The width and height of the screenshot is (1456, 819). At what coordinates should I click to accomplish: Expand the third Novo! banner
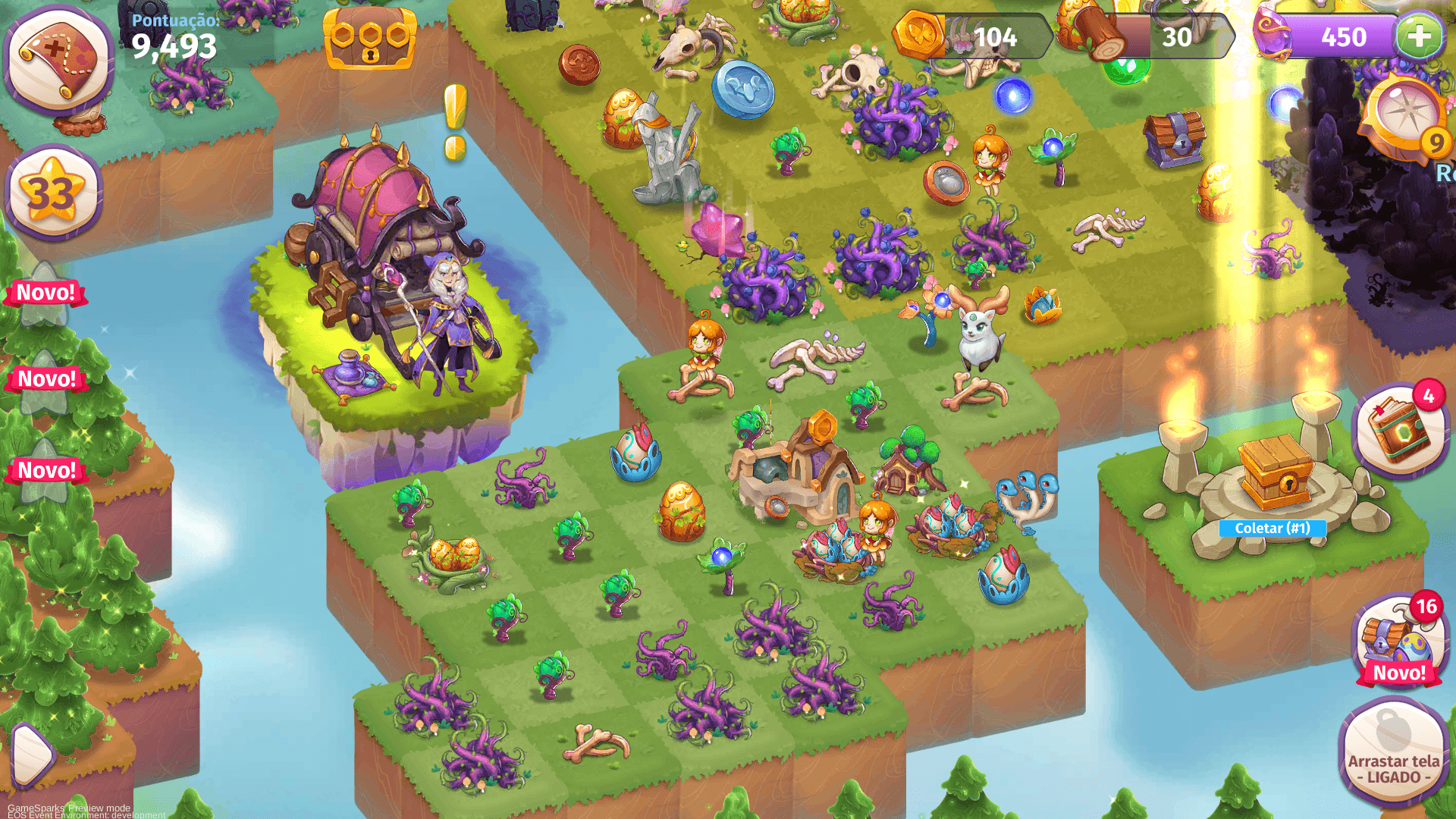click(x=45, y=468)
